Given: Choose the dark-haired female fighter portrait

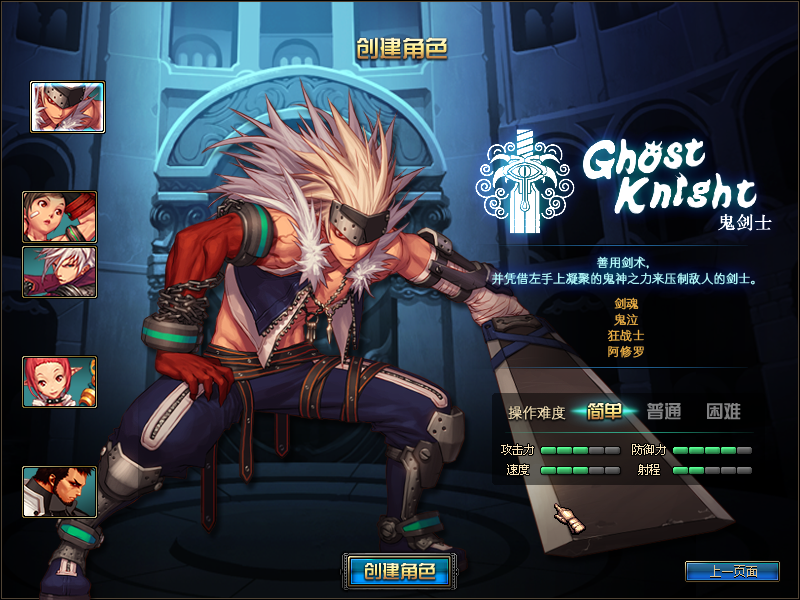Looking at the screenshot, I should (60, 217).
